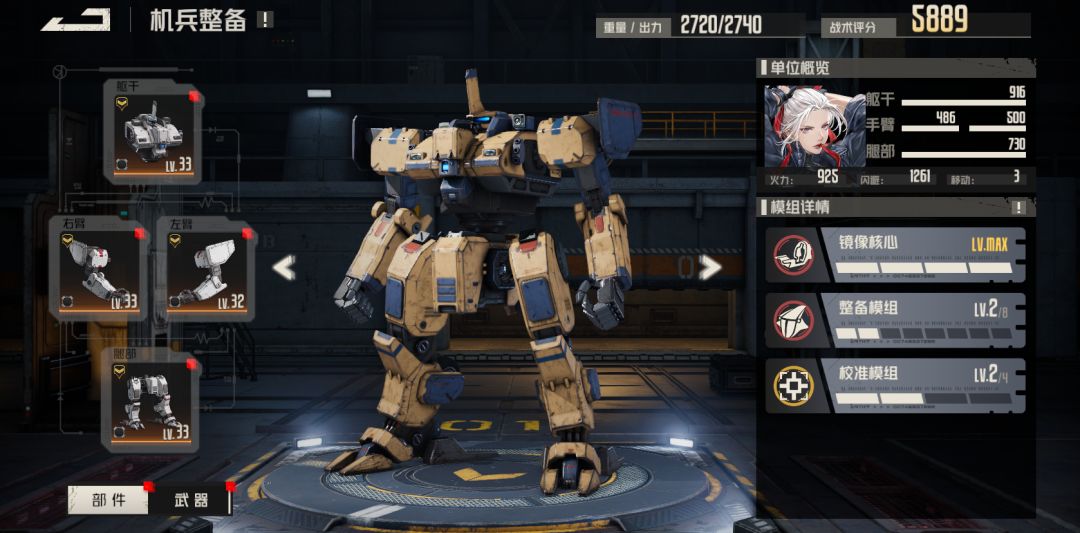This screenshot has width=1080, height=533.
Task: Show the previous mech with left arrow
Action: (284, 267)
